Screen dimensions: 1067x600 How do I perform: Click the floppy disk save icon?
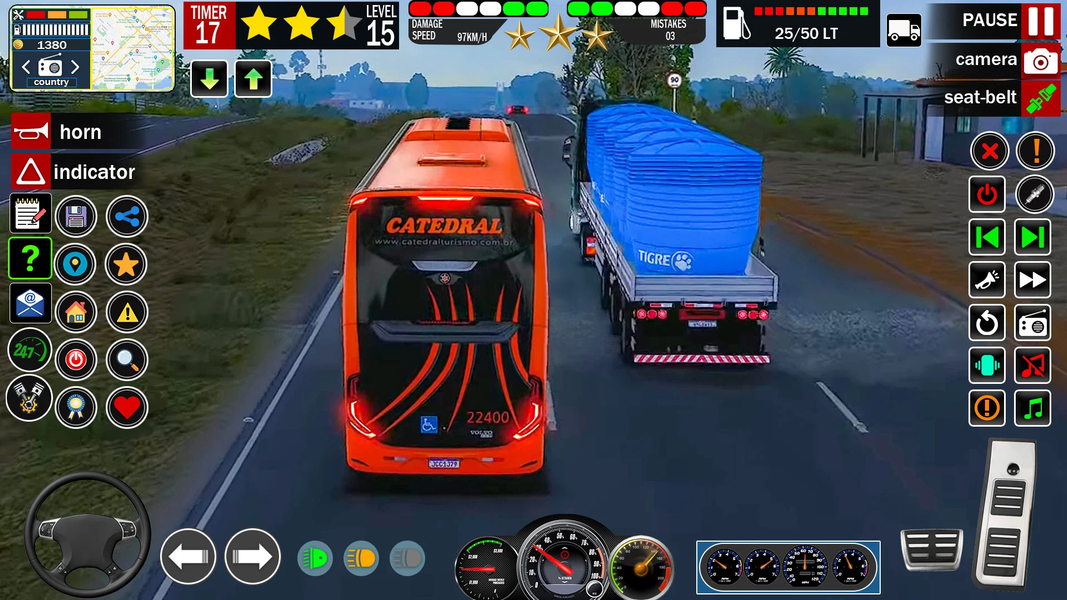point(76,216)
